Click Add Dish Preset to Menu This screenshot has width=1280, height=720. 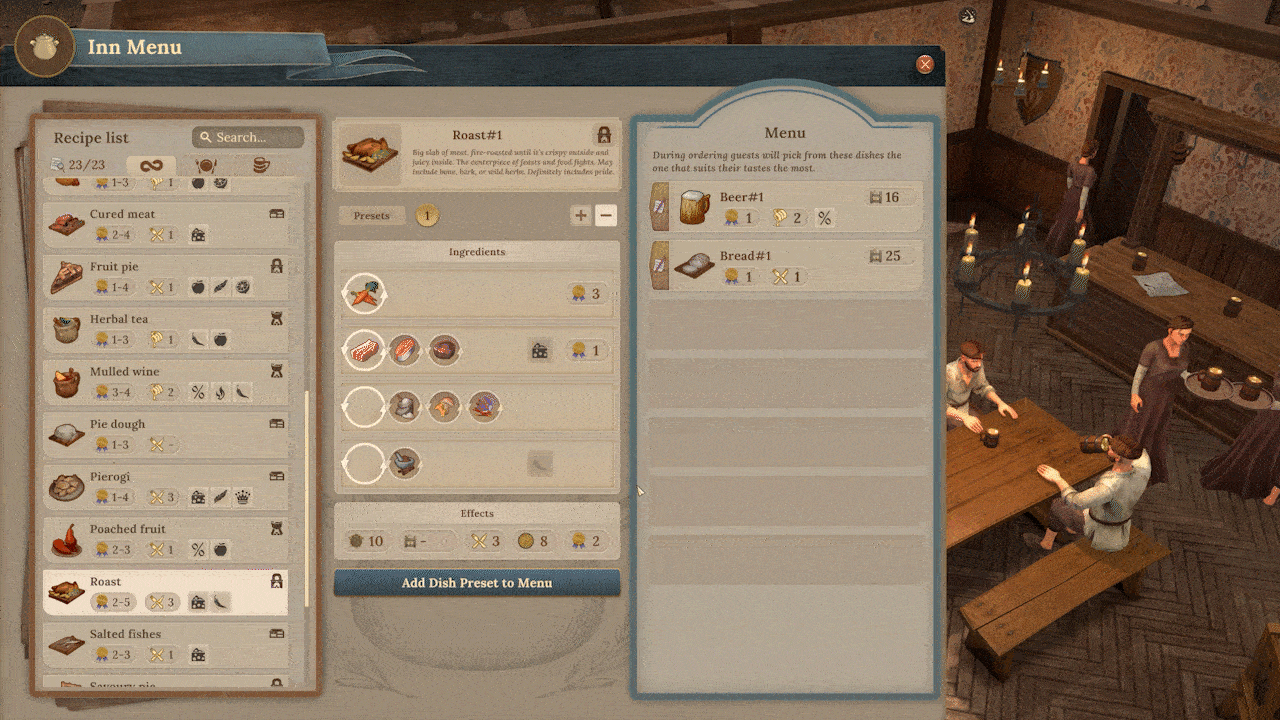477,583
